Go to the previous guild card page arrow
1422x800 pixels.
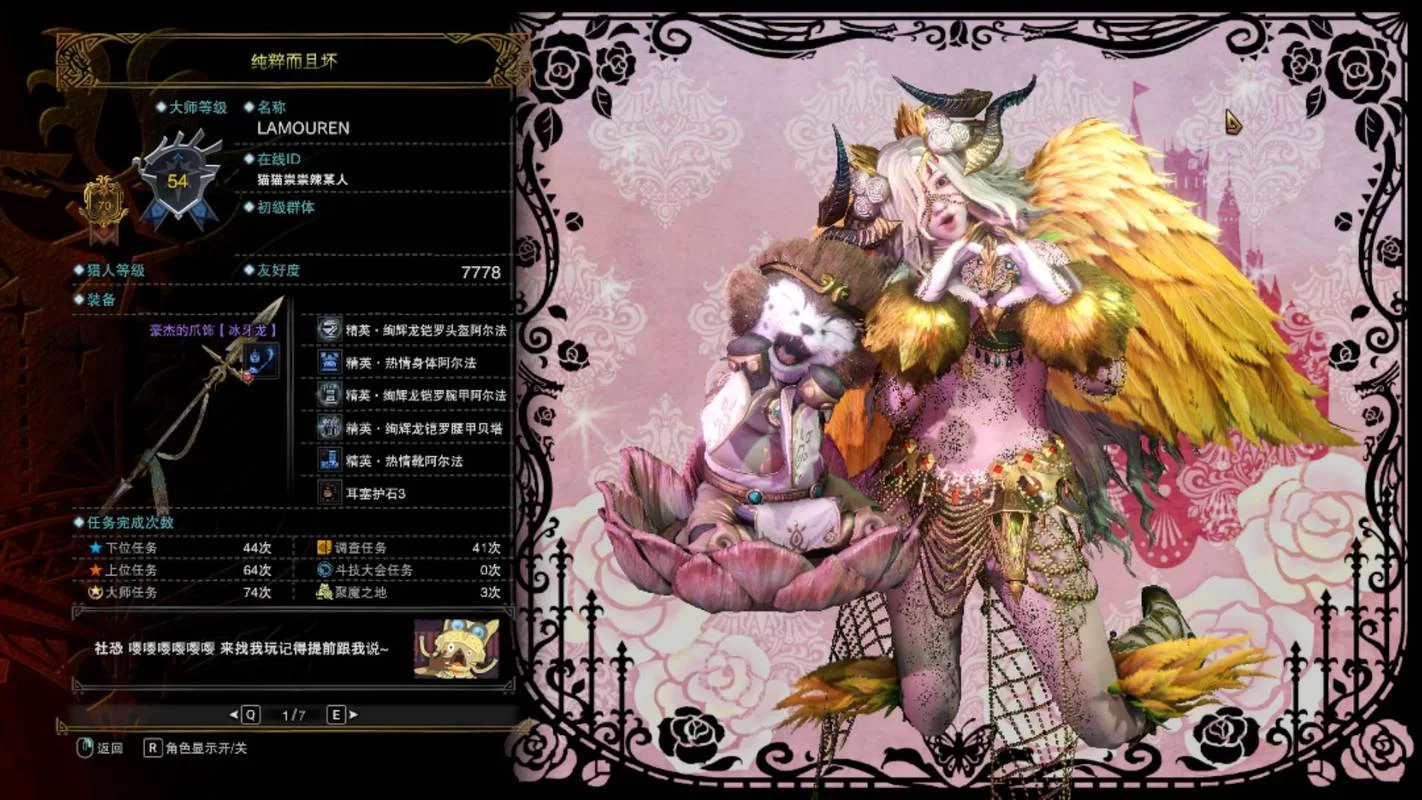[234, 714]
